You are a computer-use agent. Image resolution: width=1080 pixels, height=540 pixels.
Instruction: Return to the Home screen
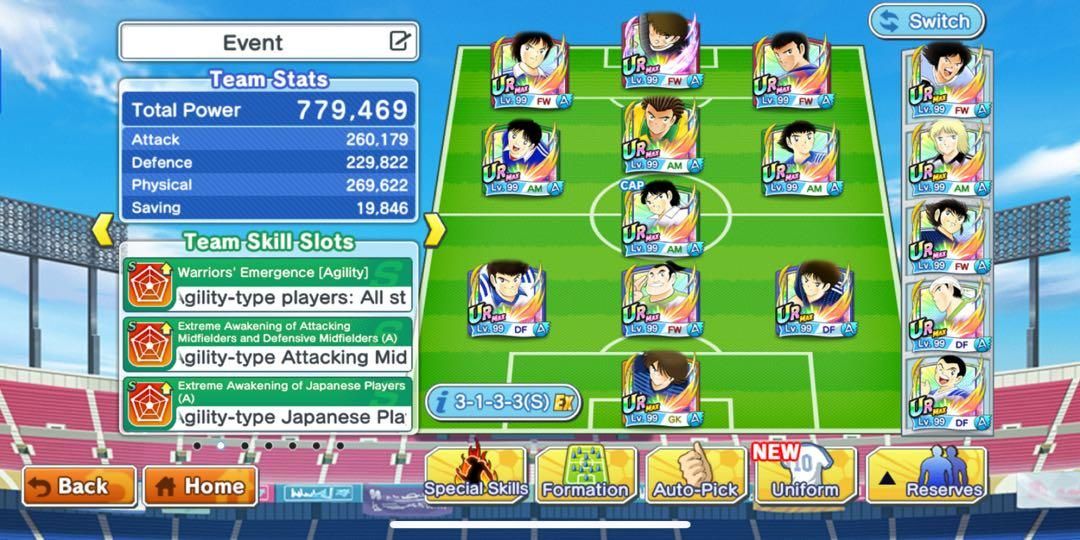click(200, 487)
